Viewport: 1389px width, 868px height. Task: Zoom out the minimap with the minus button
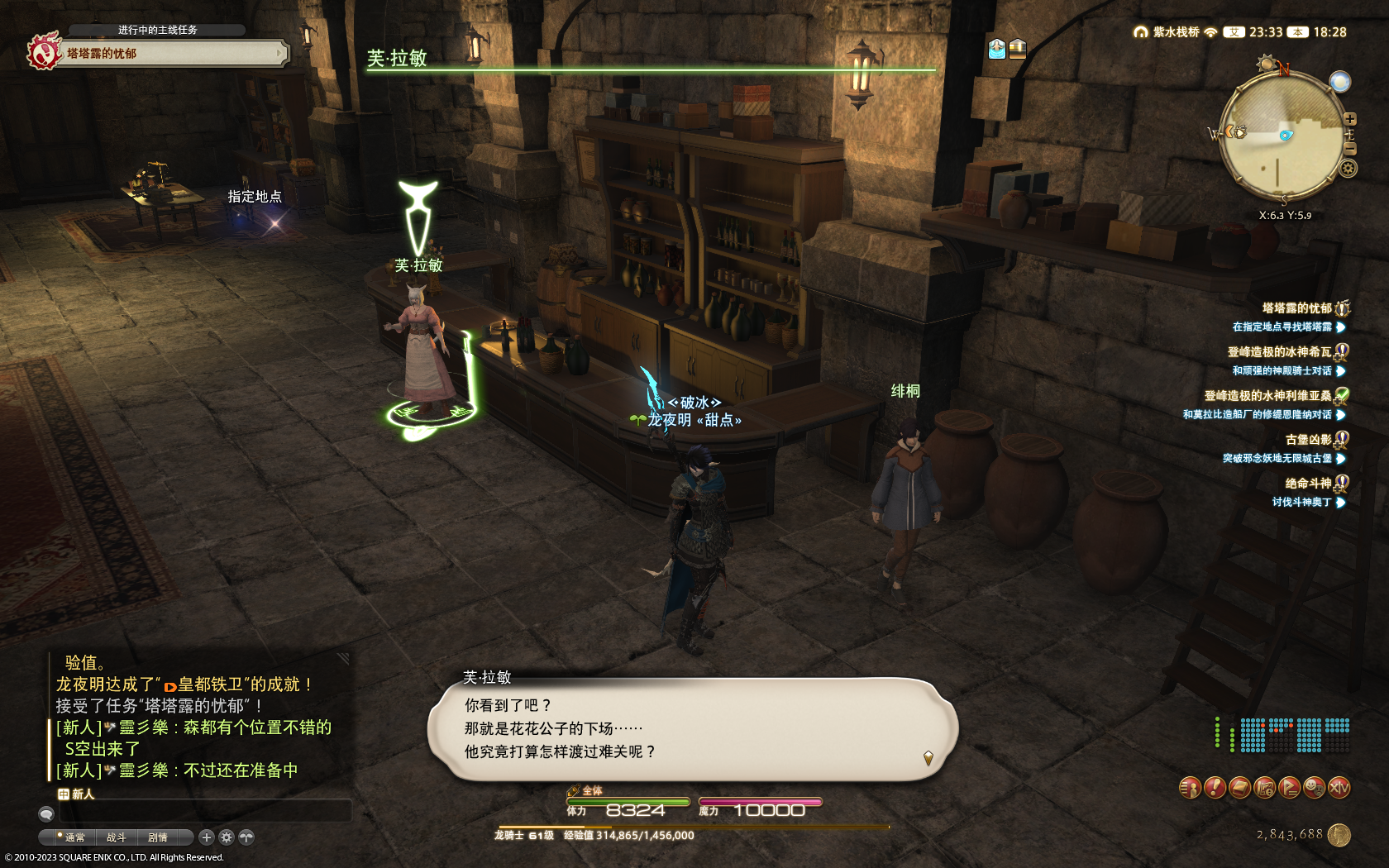pyautogui.click(x=1349, y=149)
